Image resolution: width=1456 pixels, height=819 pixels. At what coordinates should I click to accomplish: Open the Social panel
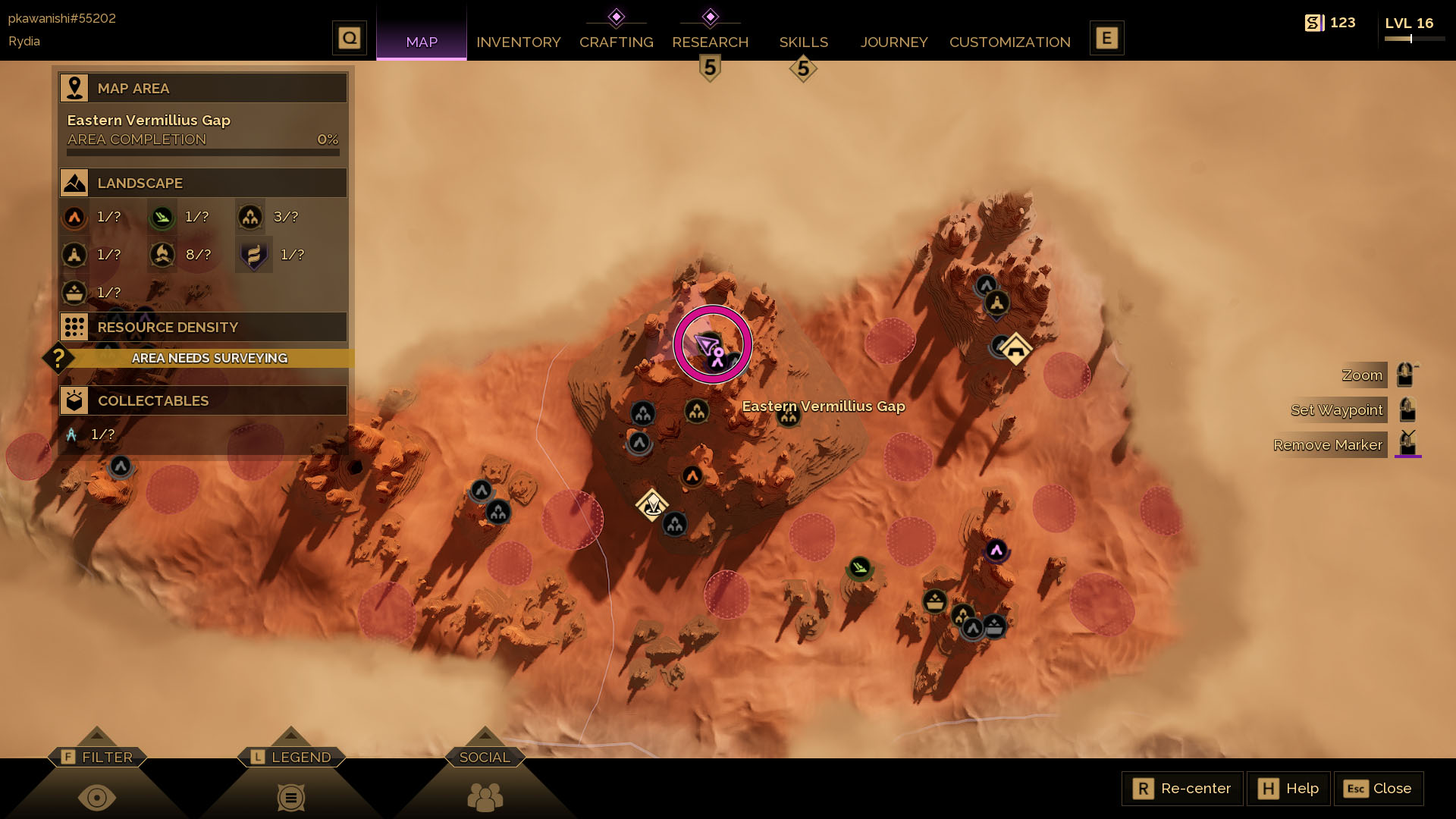coord(485,757)
